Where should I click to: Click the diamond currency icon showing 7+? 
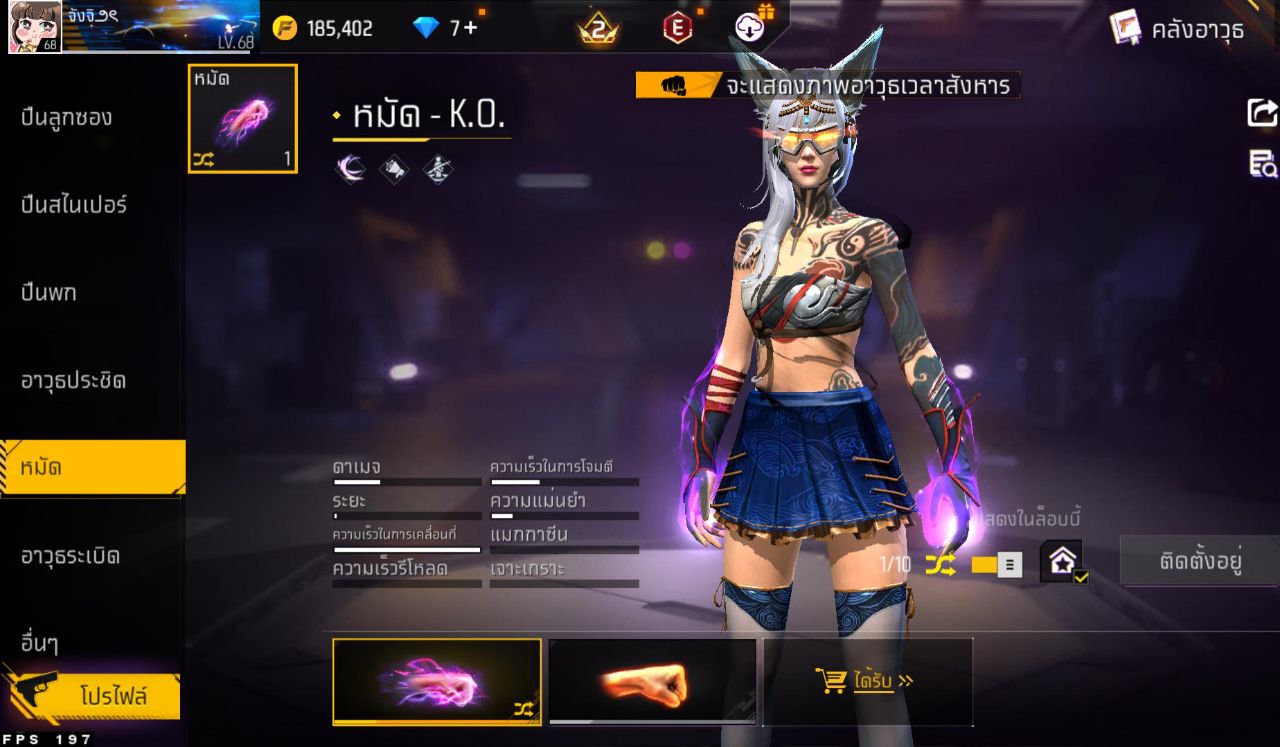coord(428,28)
